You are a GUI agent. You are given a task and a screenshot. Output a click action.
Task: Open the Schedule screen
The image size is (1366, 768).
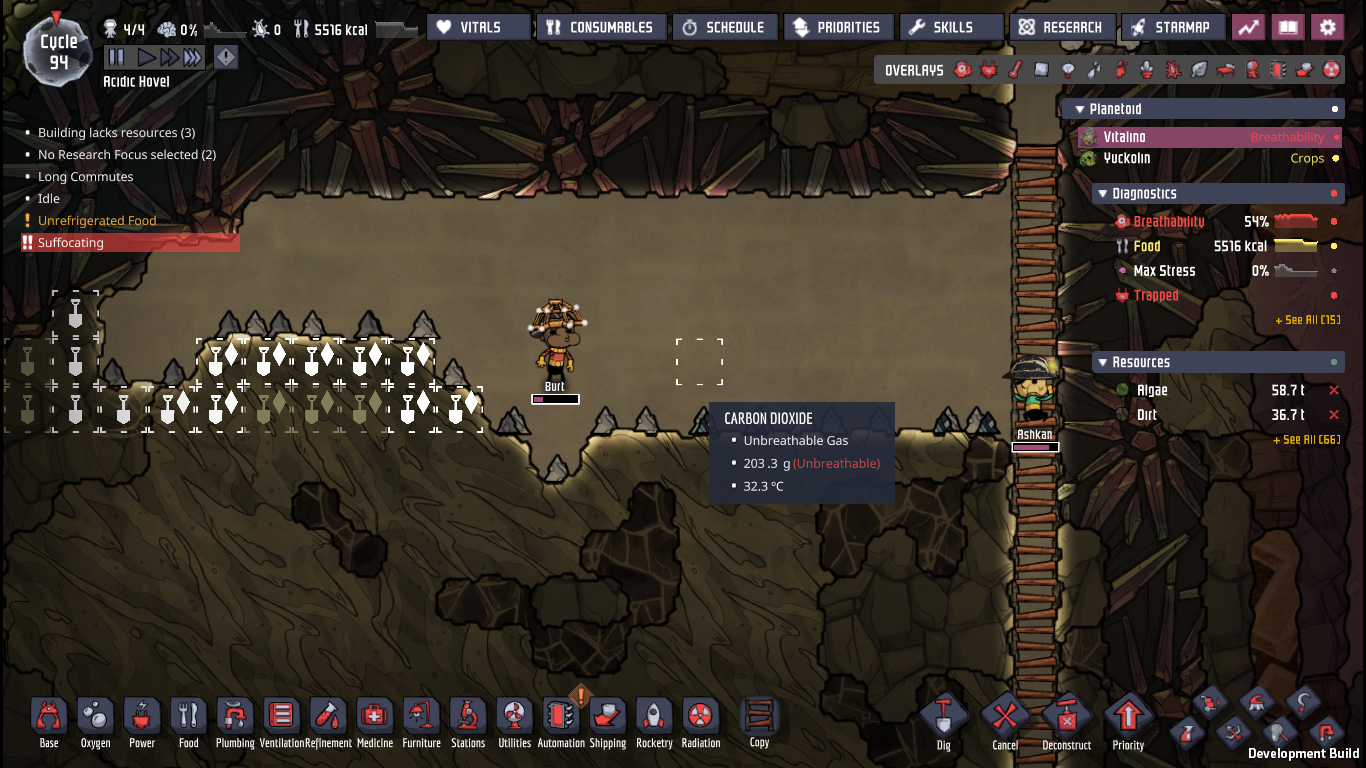pyautogui.click(x=722, y=27)
